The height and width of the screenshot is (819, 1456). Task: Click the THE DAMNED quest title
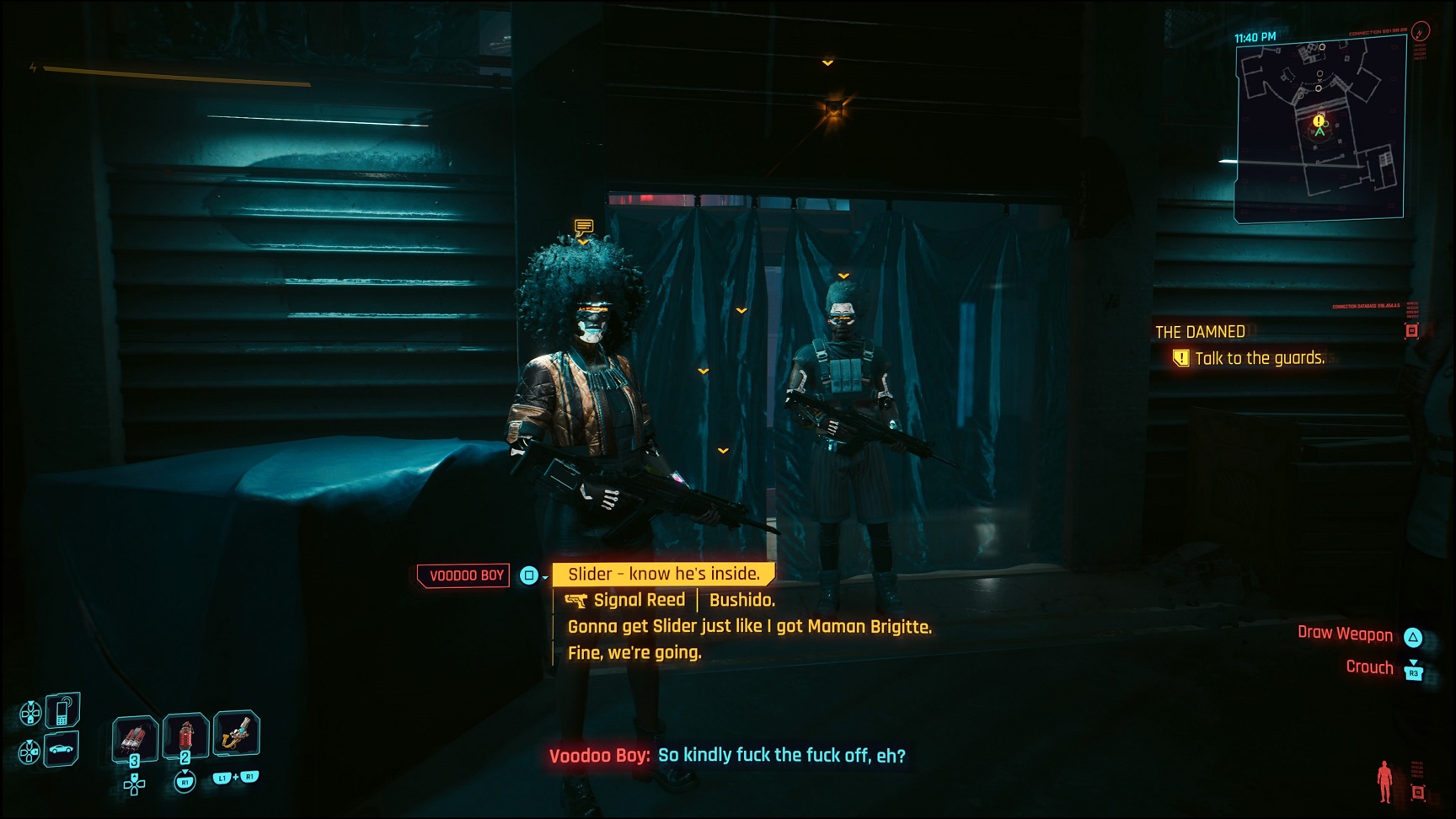1200,332
